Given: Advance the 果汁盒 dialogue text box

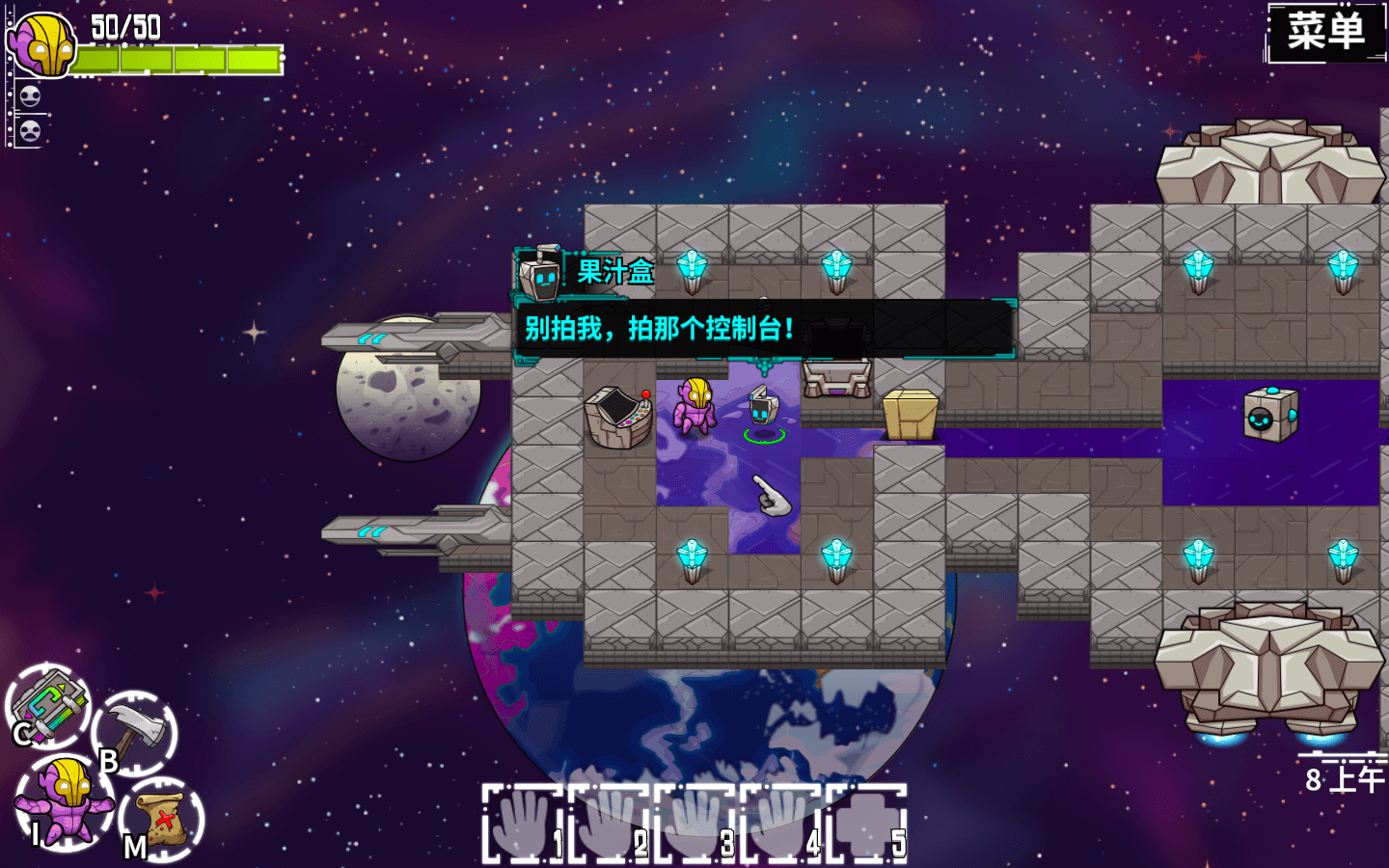Looking at the screenshot, I should 762,329.
